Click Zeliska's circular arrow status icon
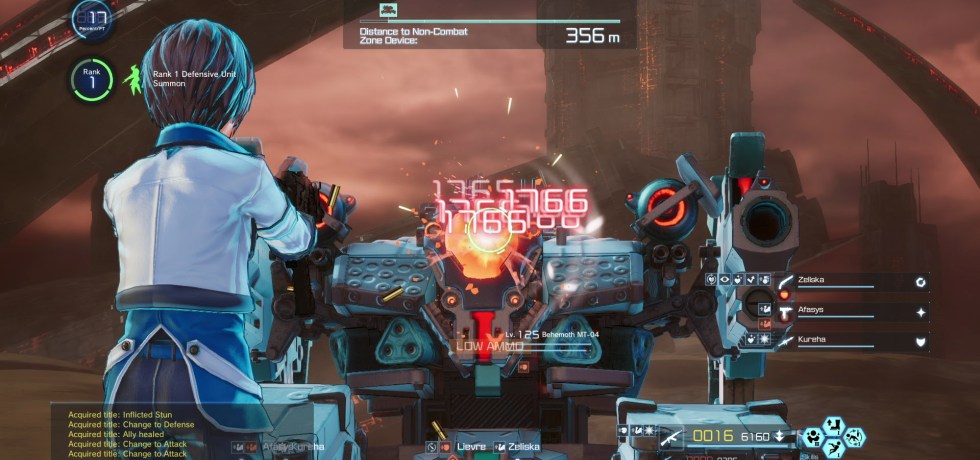The image size is (980, 460). [x=920, y=283]
